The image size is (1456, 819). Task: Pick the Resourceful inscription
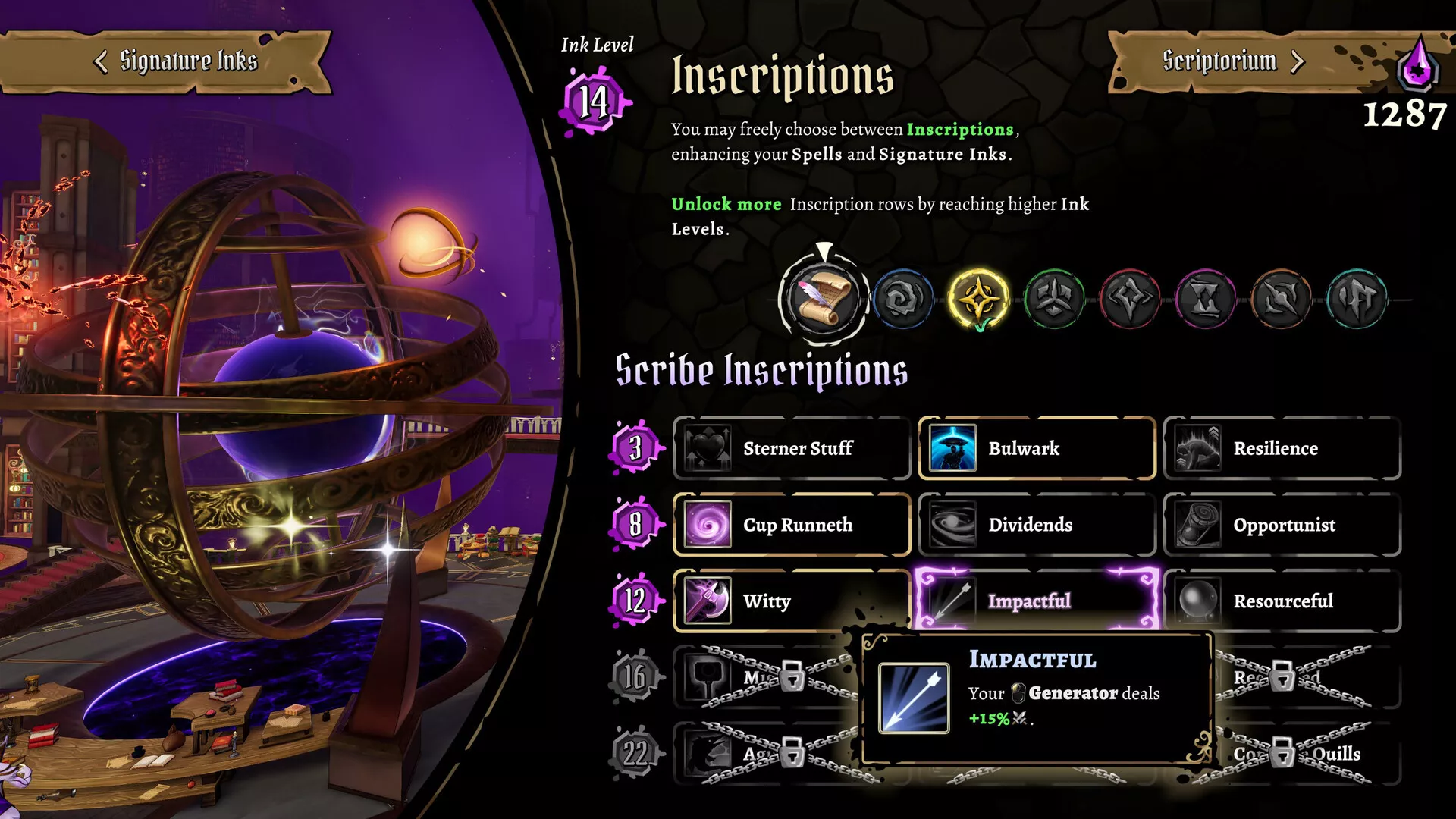(1282, 601)
